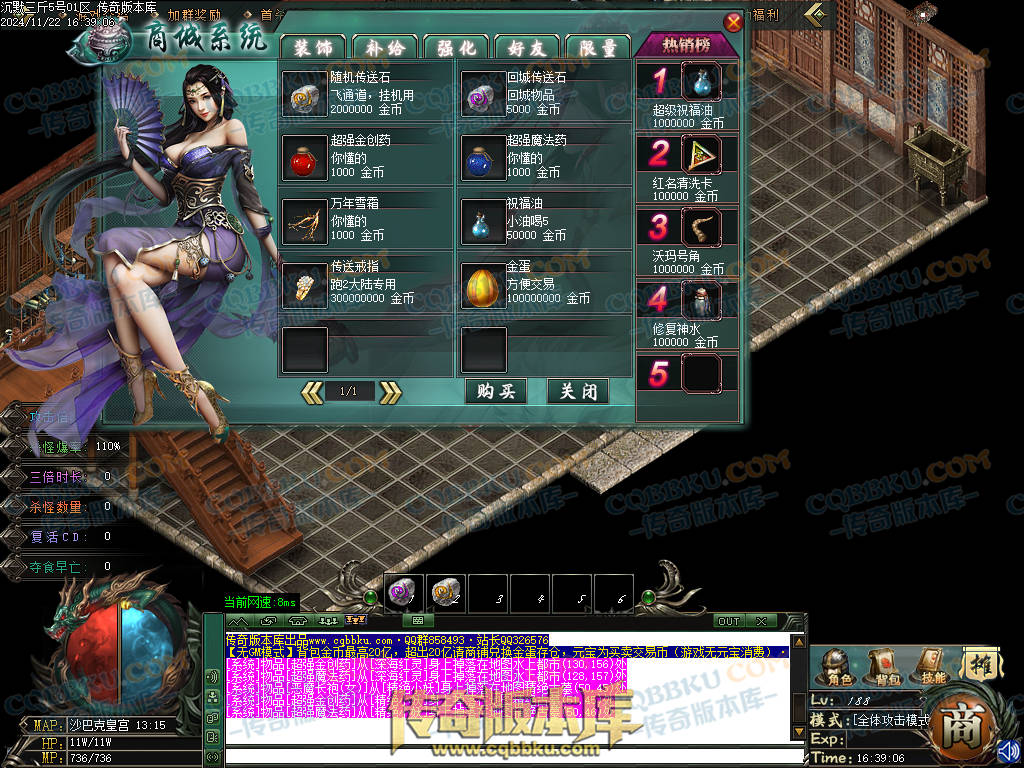The height and width of the screenshot is (768, 1024).
Task: Click the 关闭 close button
Action: (578, 391)
